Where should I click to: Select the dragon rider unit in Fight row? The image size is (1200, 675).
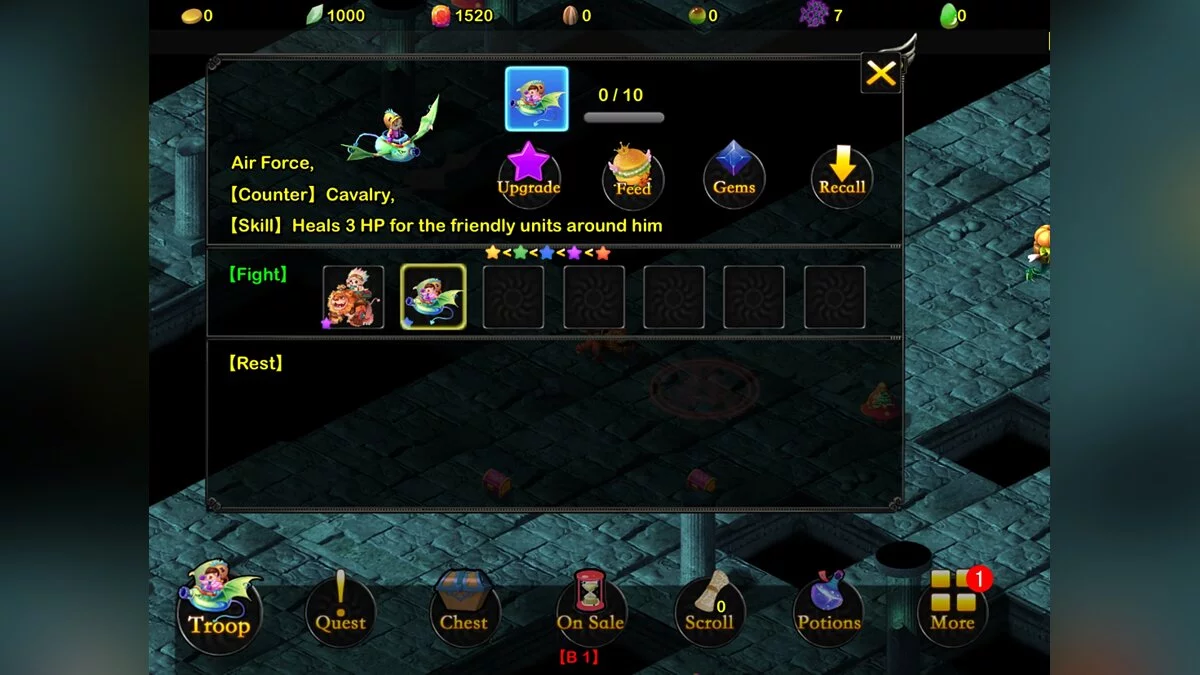[433, 297]
